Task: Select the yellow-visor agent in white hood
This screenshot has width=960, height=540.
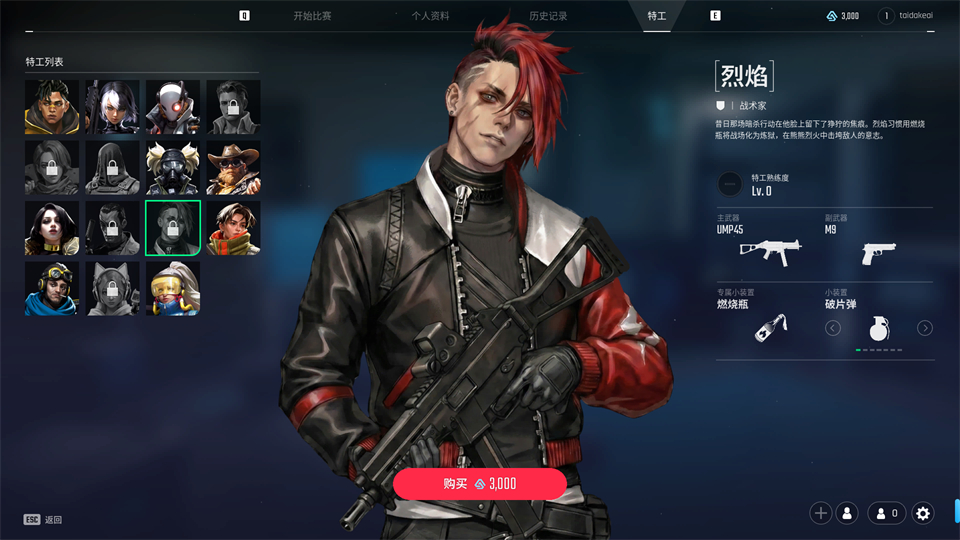Action: (173, 289)
